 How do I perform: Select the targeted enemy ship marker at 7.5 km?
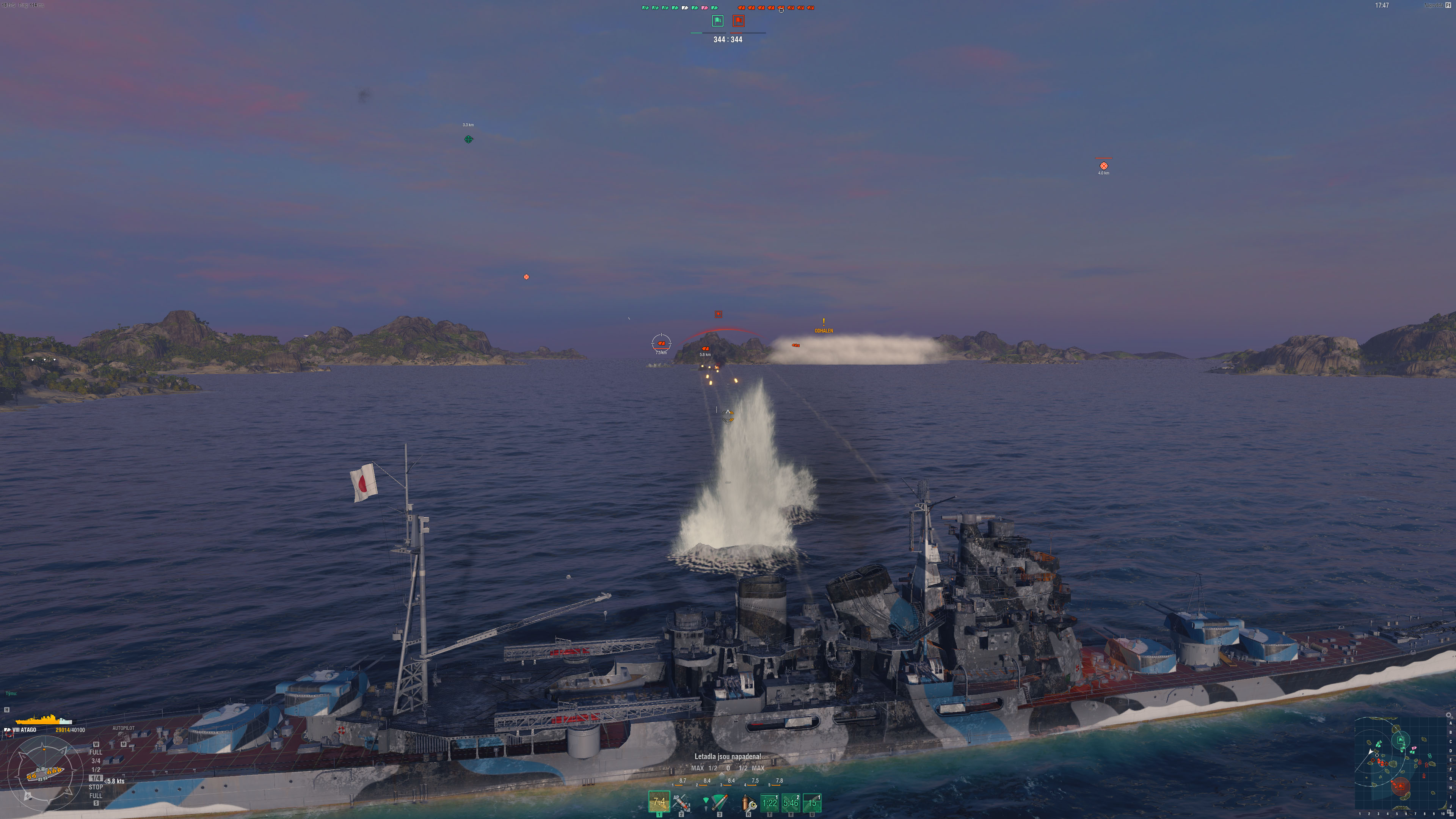(661, 343)
